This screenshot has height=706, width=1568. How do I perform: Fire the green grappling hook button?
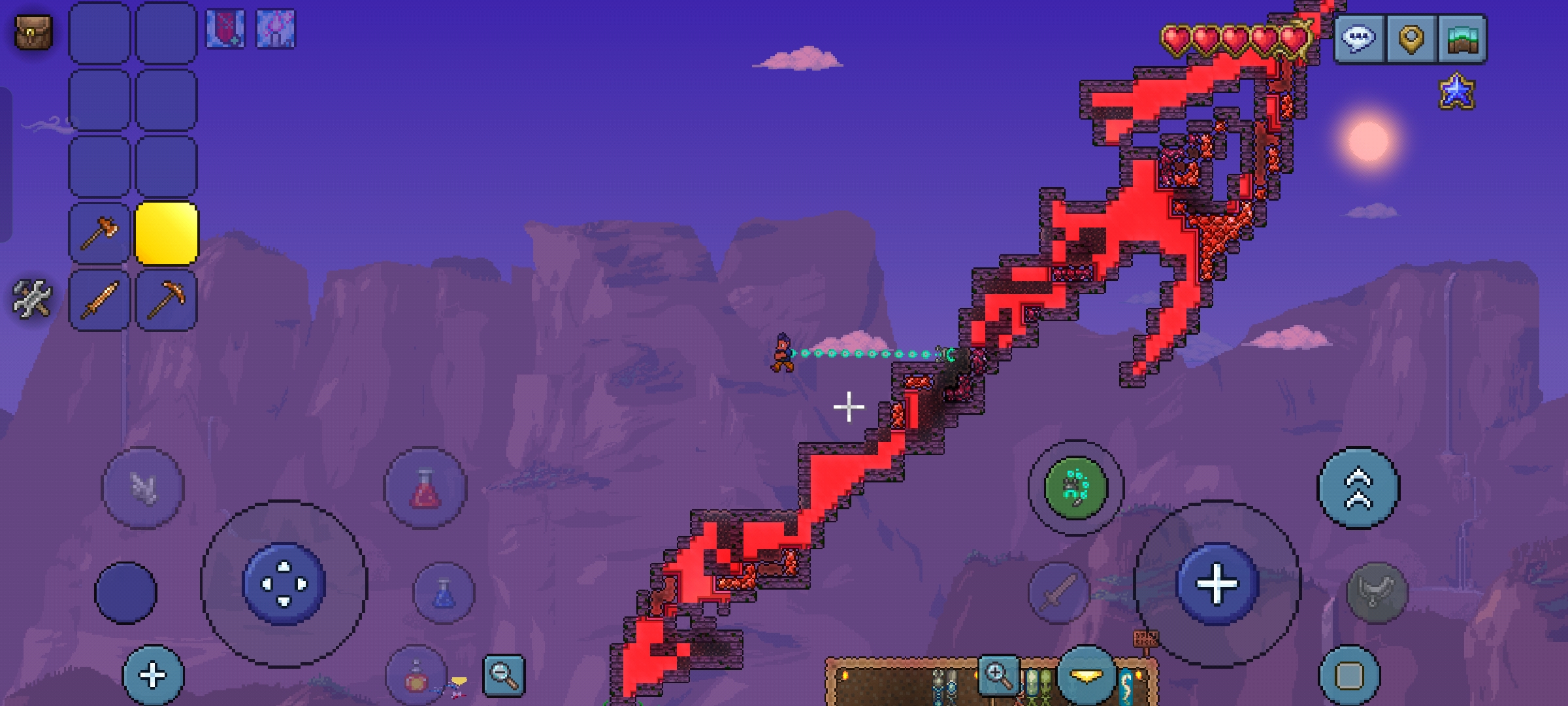pos(1075,488)
